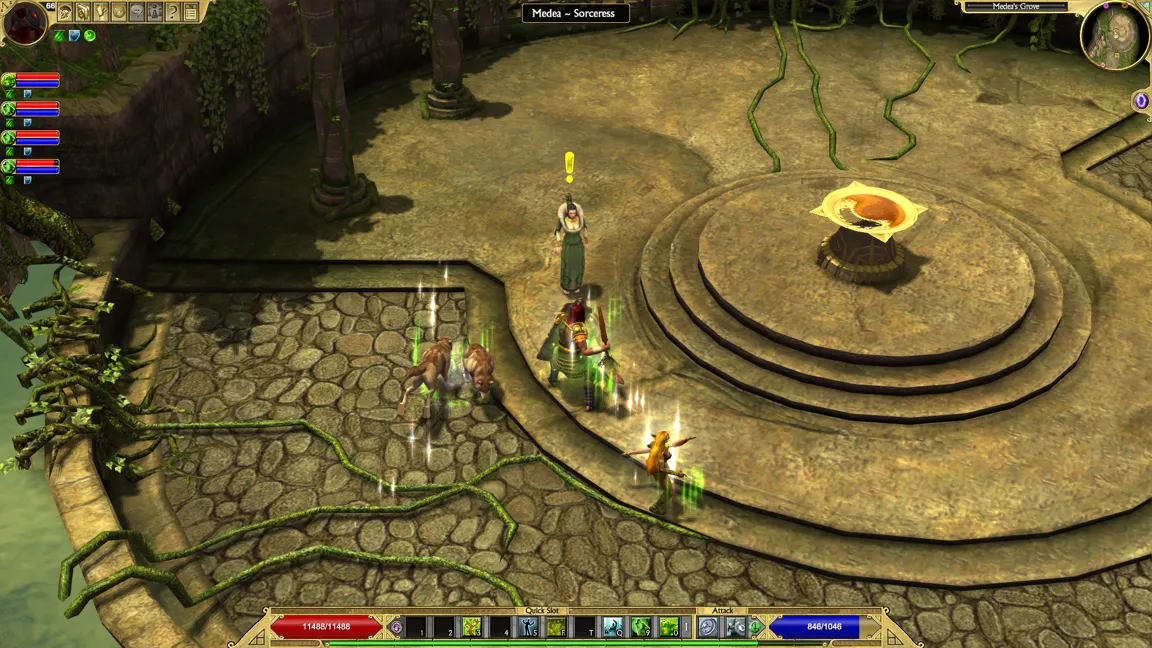Activate the skill in quick slot Q
This screenshot has width=1152, height=648.
(x=612, y=627)
